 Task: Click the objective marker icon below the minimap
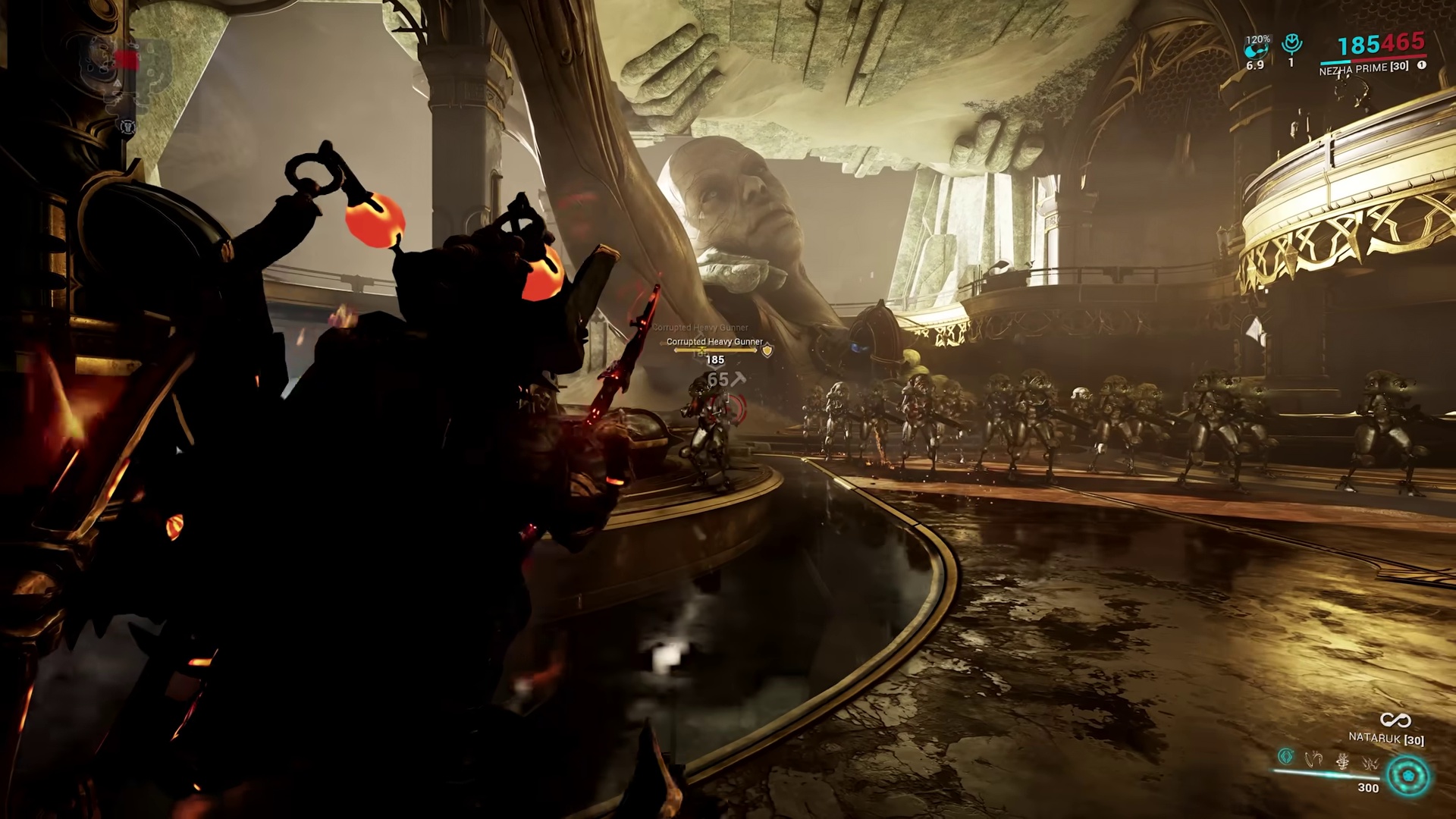click(x=127, y=127)
